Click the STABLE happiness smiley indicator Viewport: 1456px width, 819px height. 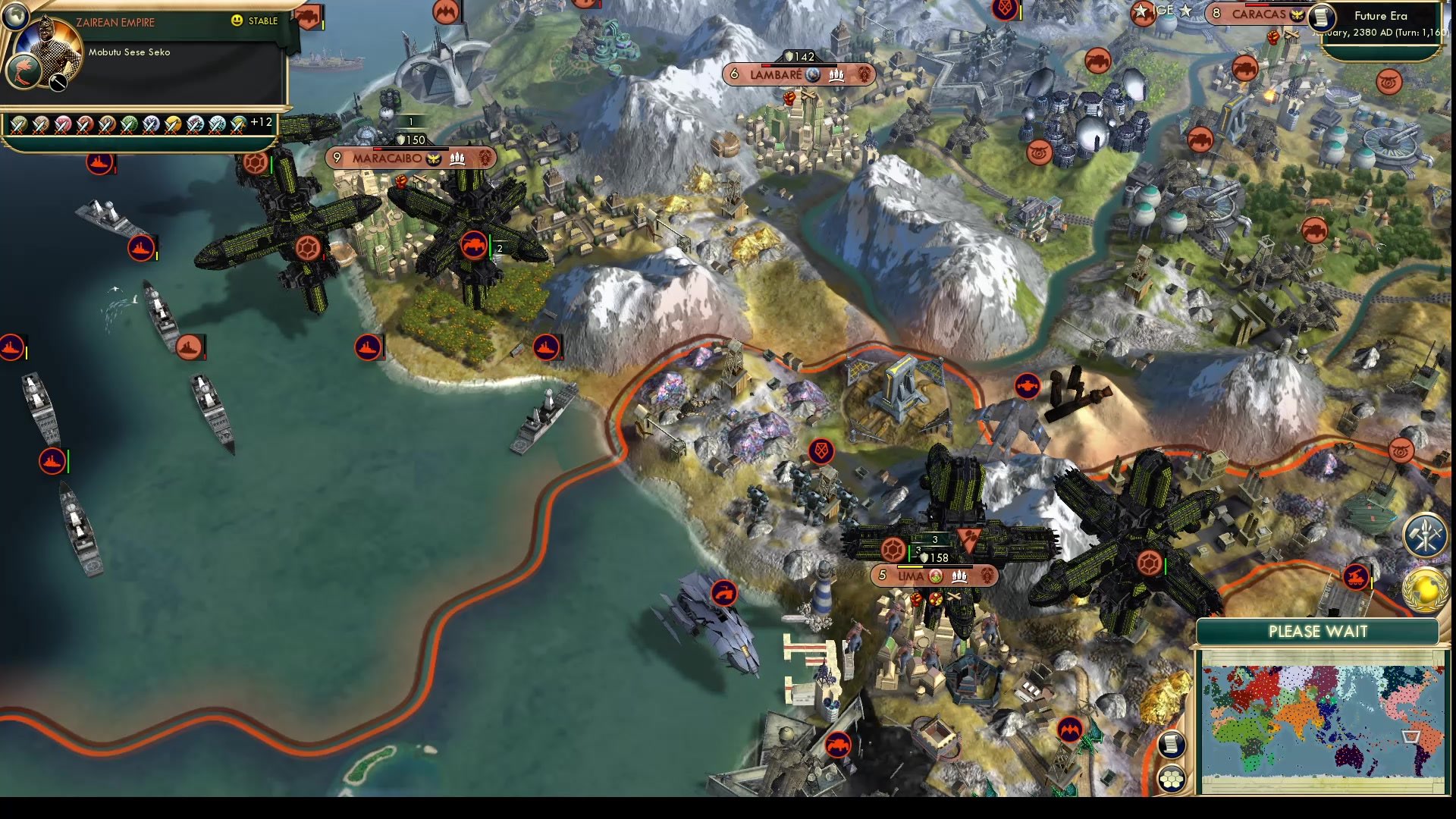coord(237,21)
